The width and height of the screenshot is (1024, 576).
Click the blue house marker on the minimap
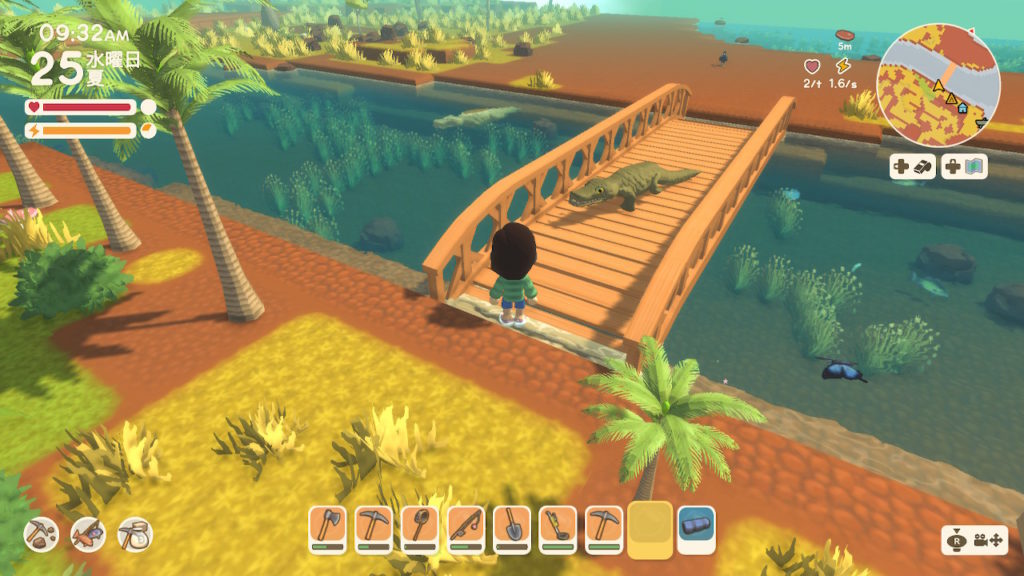pos(961,107)
